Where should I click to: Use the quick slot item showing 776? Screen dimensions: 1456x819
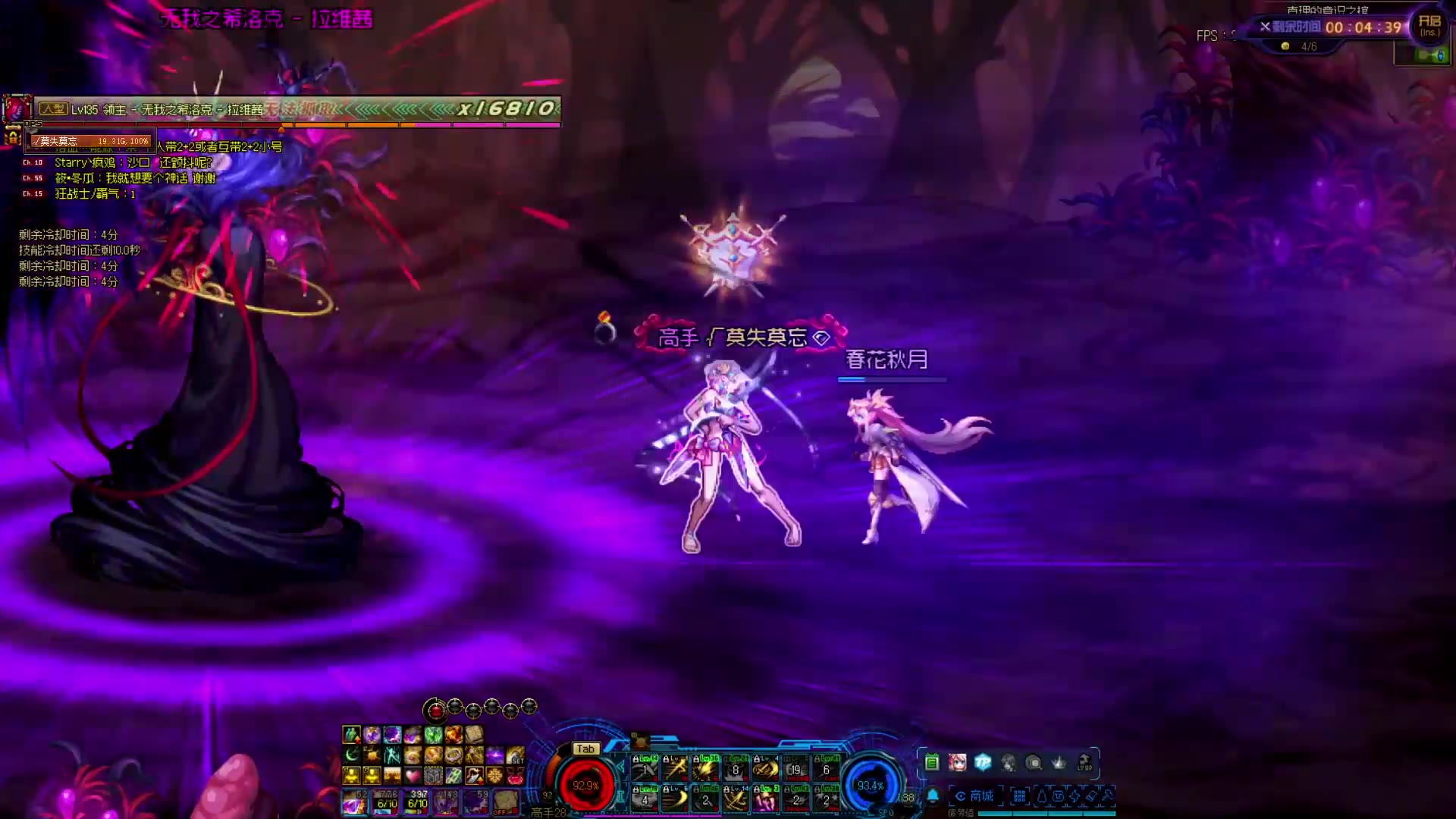point(387,801)
